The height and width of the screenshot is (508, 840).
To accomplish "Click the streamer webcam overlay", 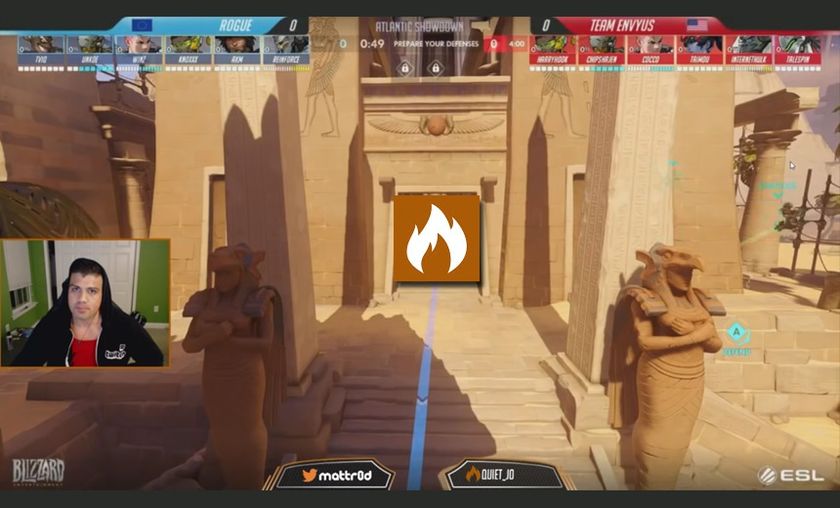I will [x=85, y=303].
